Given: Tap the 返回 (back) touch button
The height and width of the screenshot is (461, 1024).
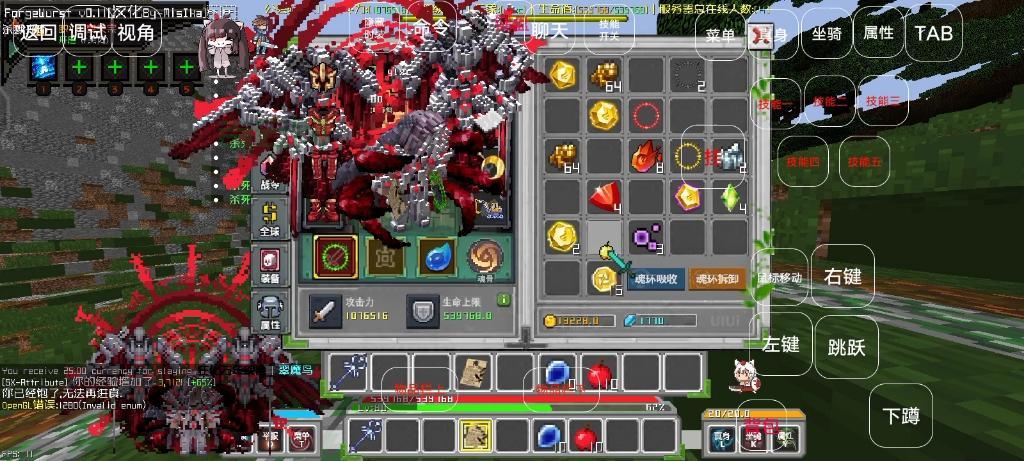Looking at the screenshot, I should pyautogui.click(x=39, y=32).
